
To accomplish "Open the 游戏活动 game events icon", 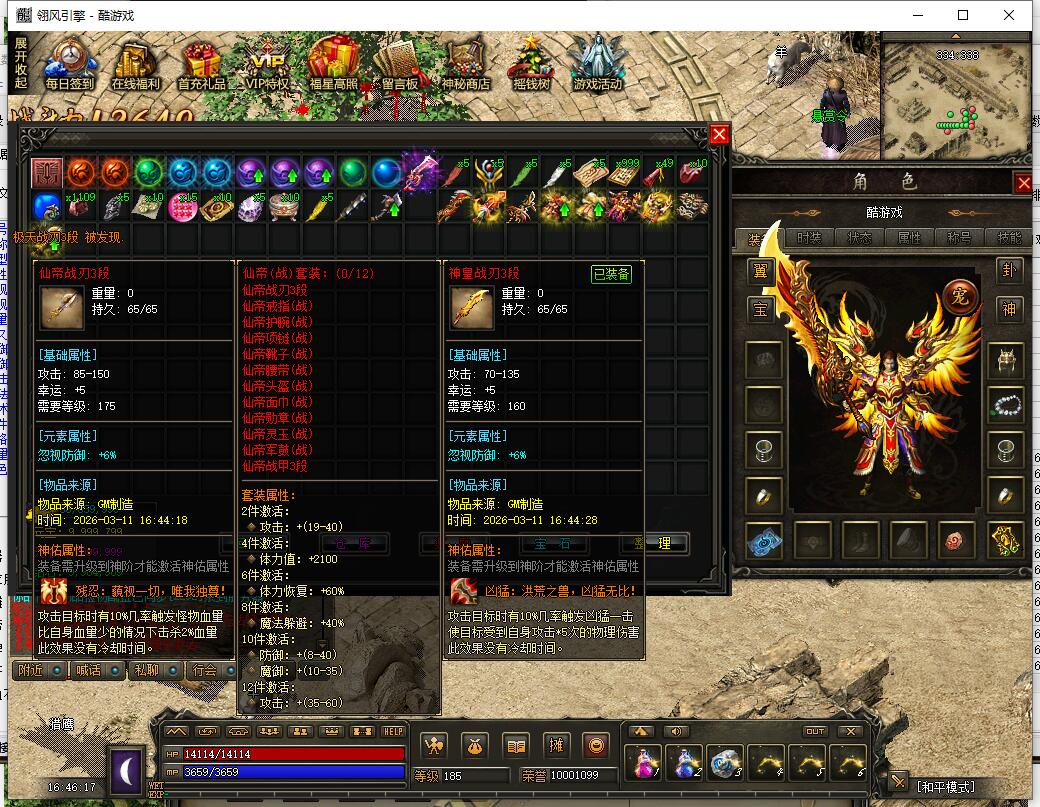I will click(597, 65).
